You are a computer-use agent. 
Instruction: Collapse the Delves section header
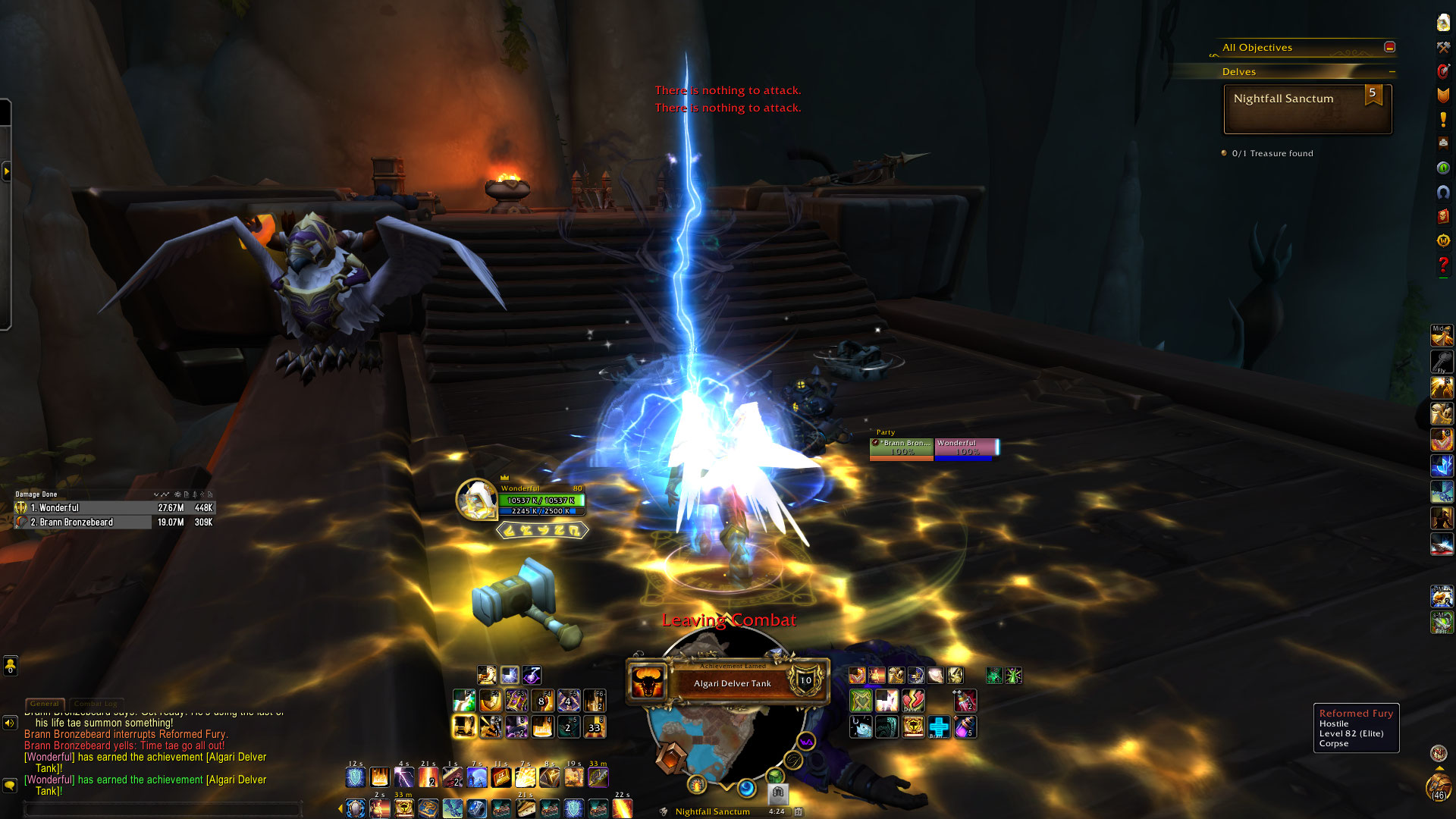click(1392, 72)
